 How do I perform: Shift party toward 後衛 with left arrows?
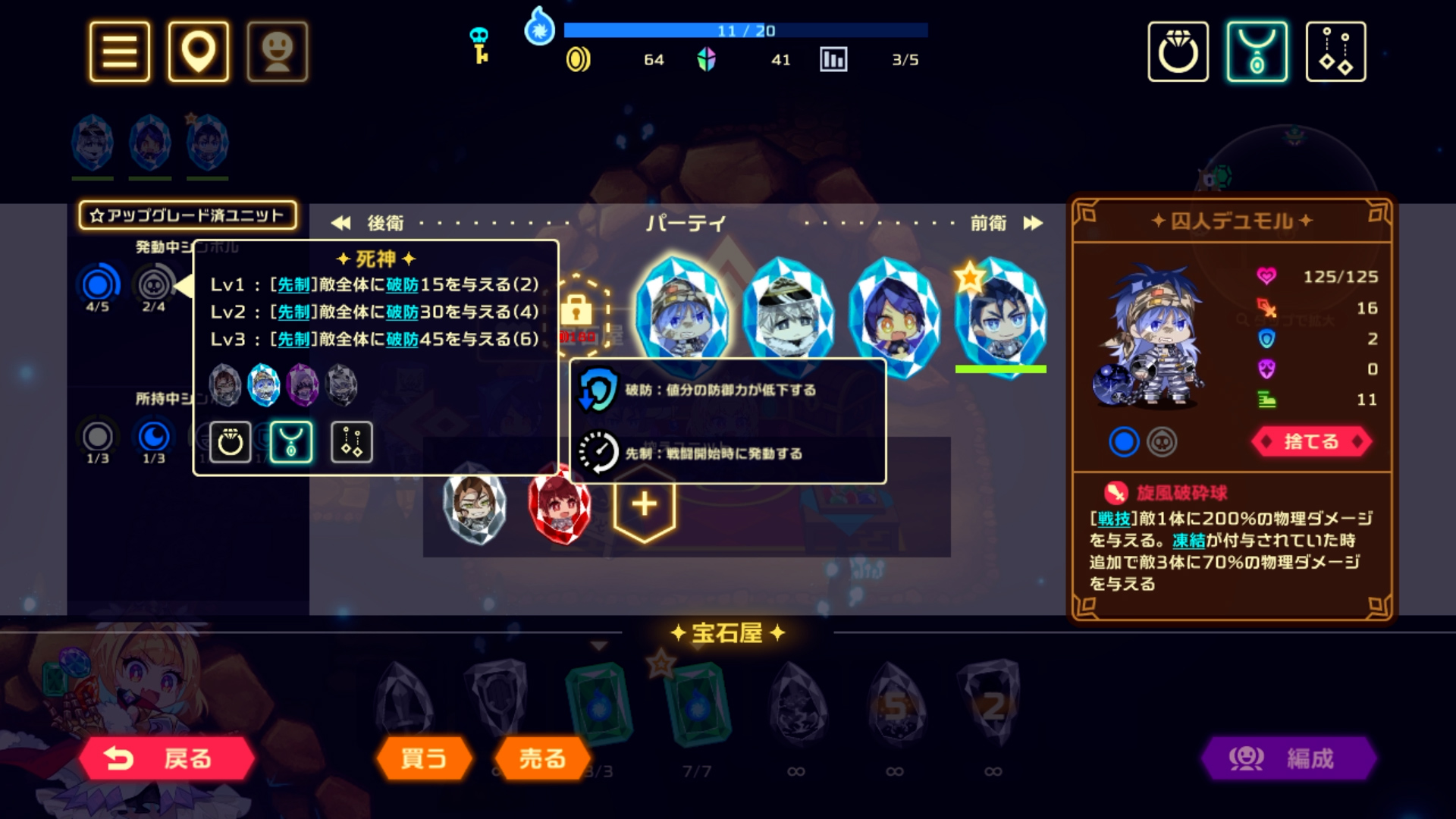[340, 223]
